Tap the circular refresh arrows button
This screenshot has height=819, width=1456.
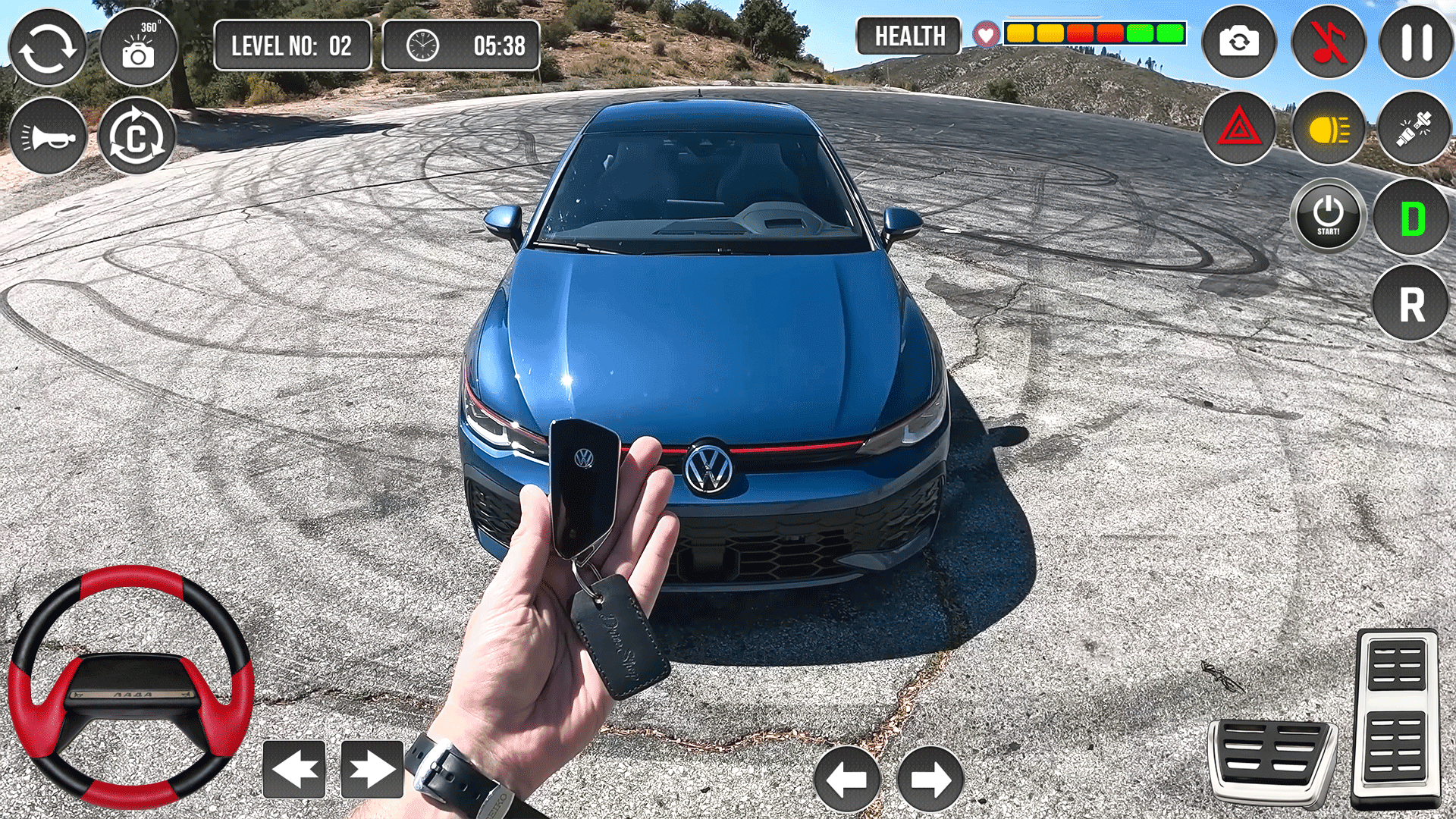tap(47, 47)
